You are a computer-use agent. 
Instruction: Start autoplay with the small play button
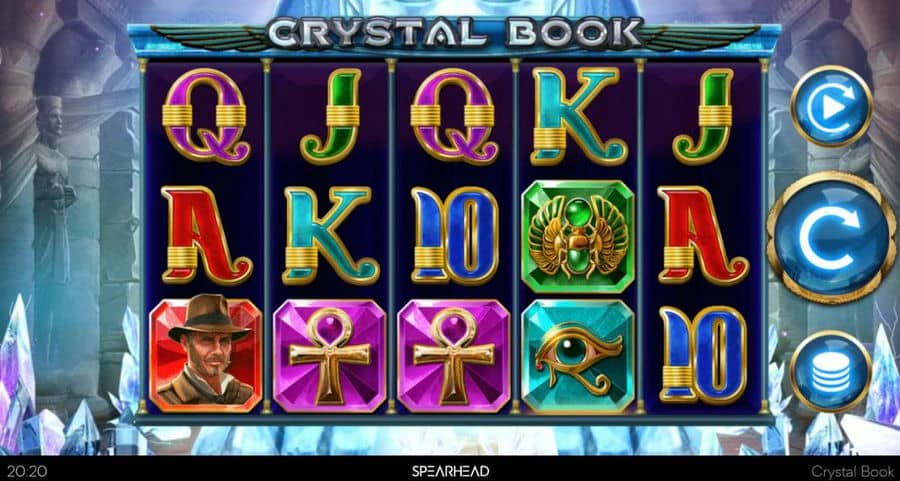[831, 106]
